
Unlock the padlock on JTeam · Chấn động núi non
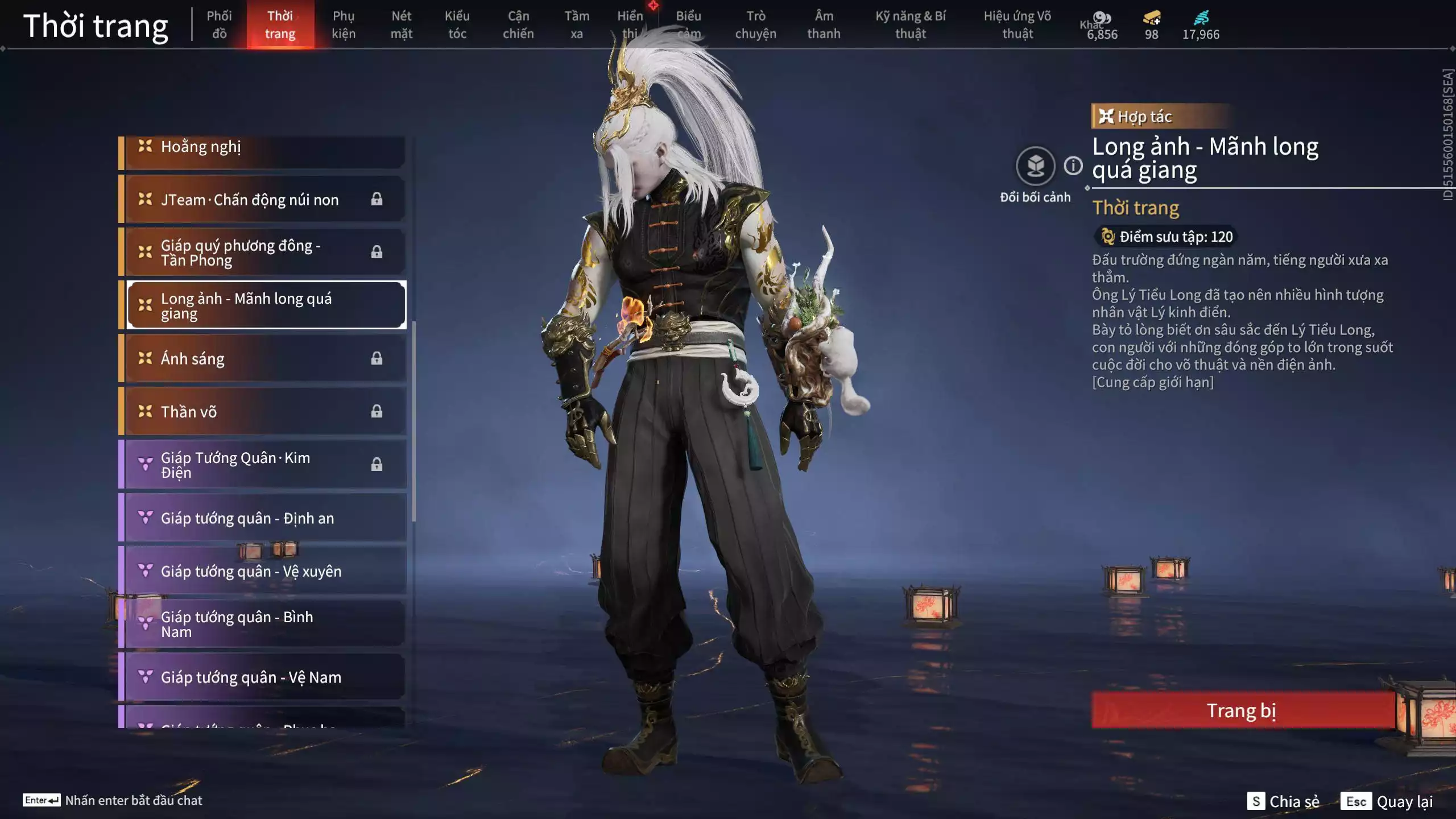(x=377, y=199)
